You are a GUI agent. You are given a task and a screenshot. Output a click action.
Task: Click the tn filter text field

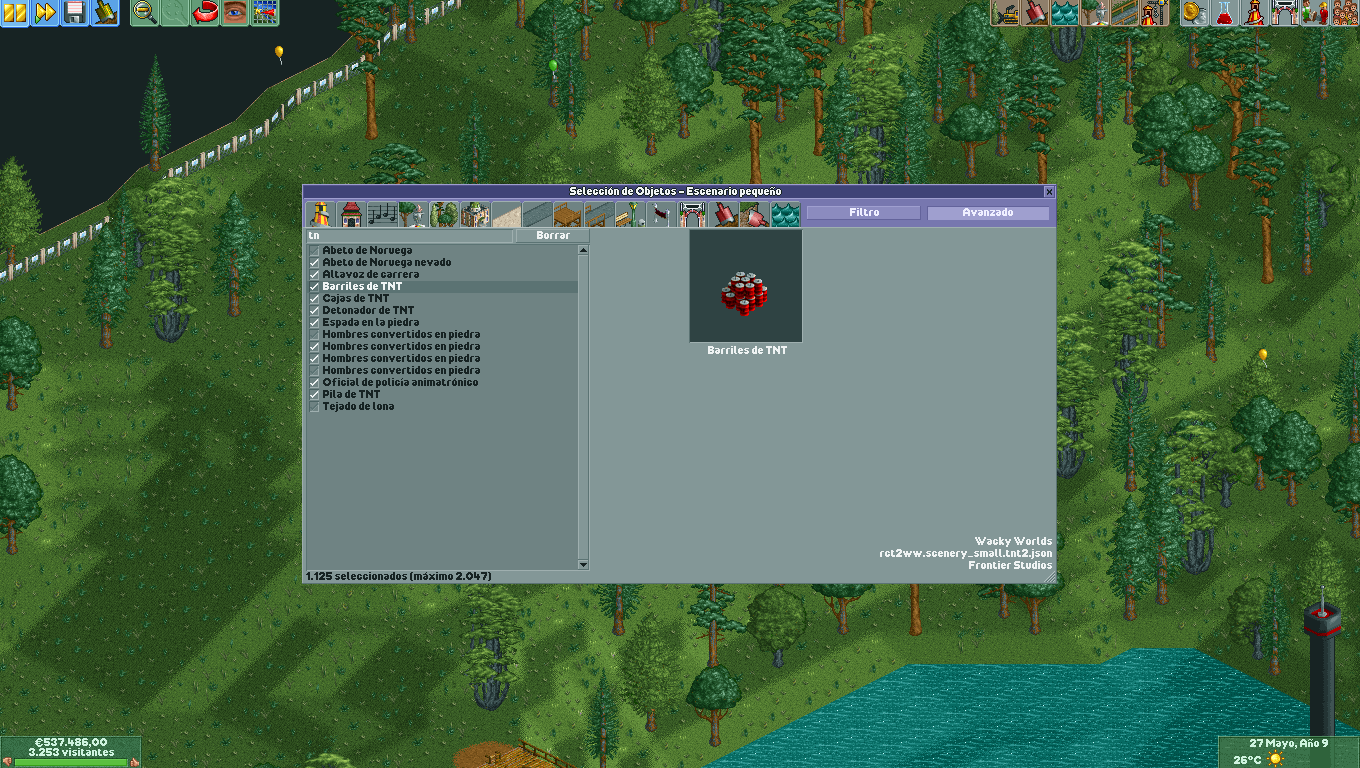[x=410, y=236]
